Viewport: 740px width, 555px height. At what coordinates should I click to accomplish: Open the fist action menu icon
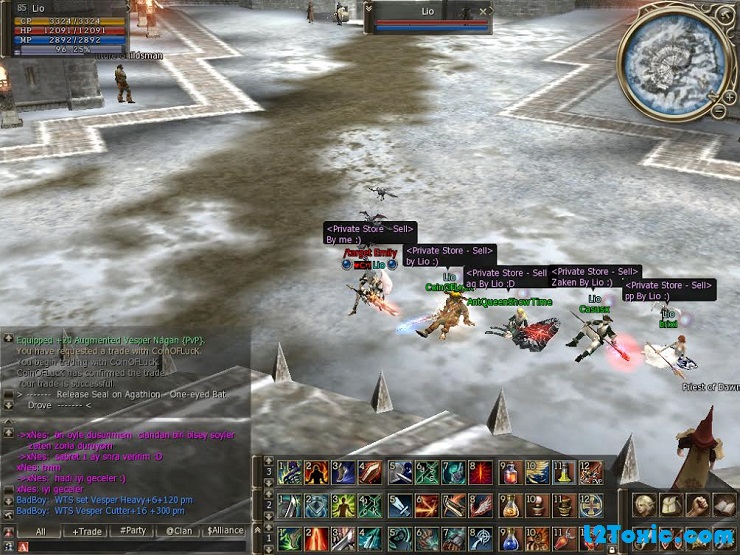click(x=697, y=504)
